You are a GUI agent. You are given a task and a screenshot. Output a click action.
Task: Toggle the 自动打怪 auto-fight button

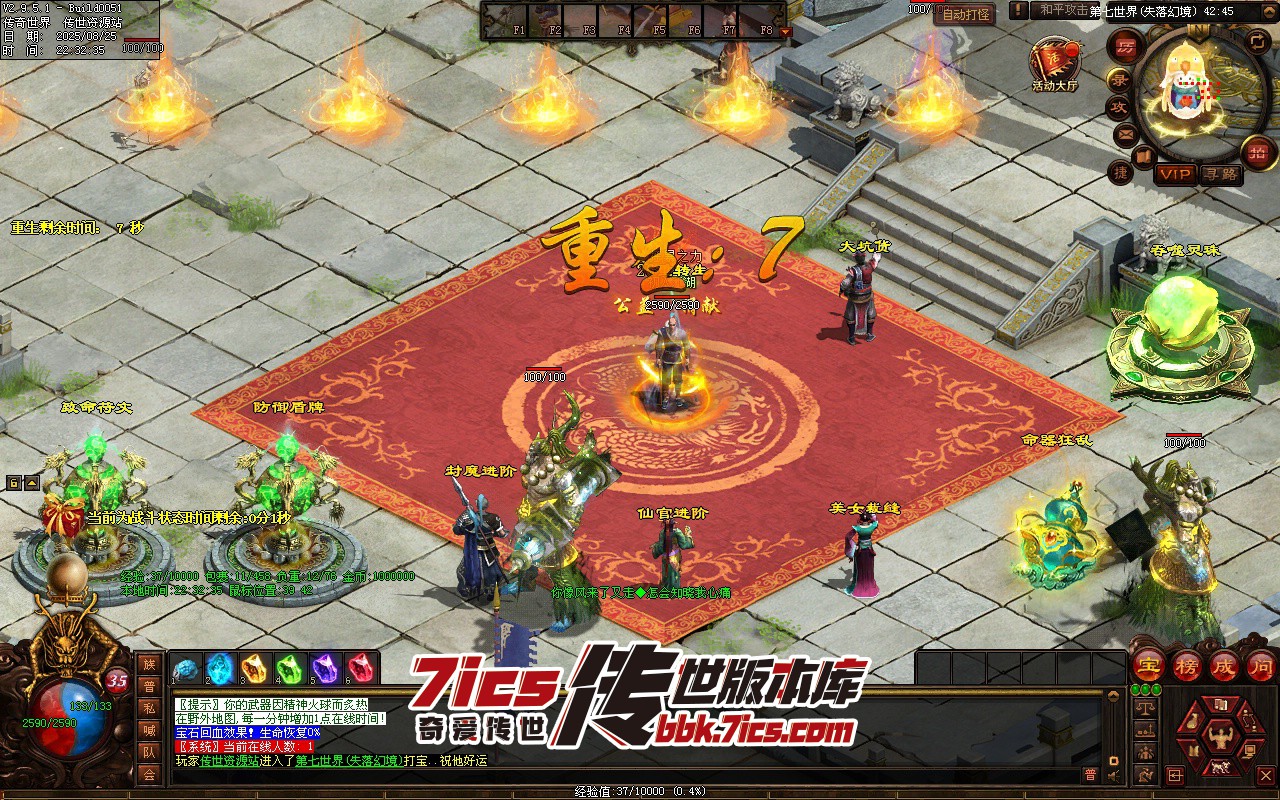tap(964, 14)
